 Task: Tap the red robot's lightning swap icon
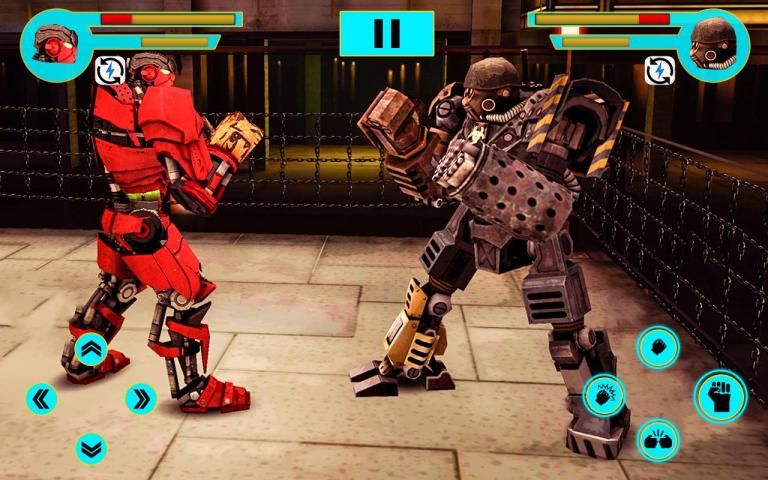click(x=109, y=70)
